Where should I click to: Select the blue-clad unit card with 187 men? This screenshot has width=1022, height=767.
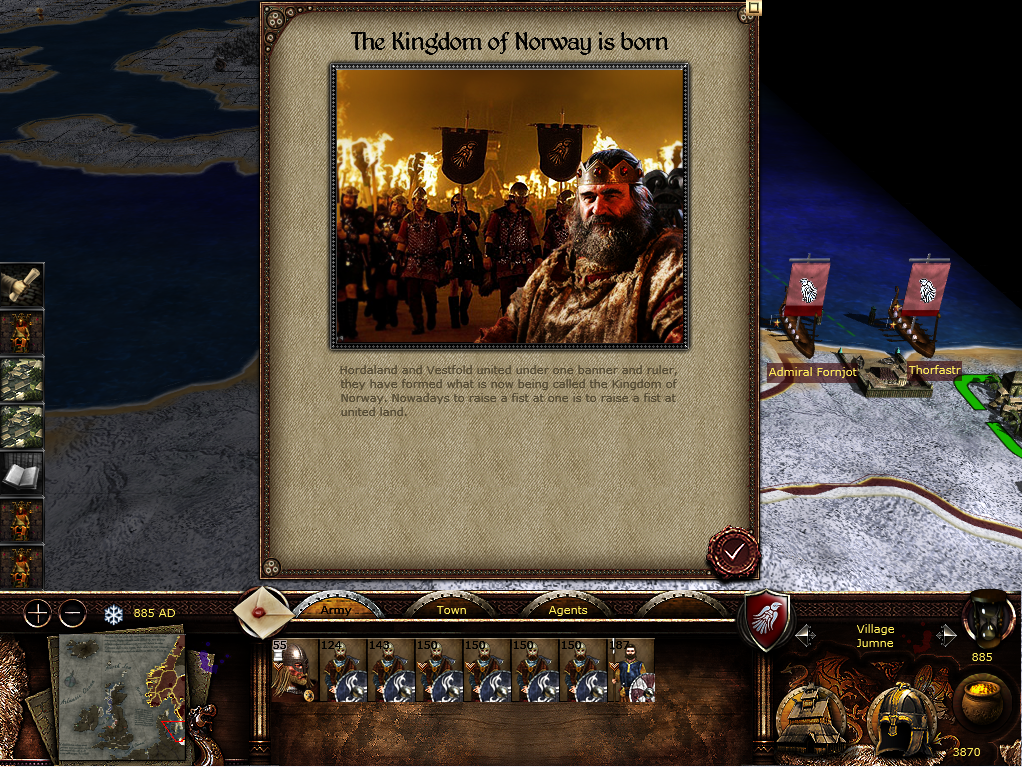[630, 670]
